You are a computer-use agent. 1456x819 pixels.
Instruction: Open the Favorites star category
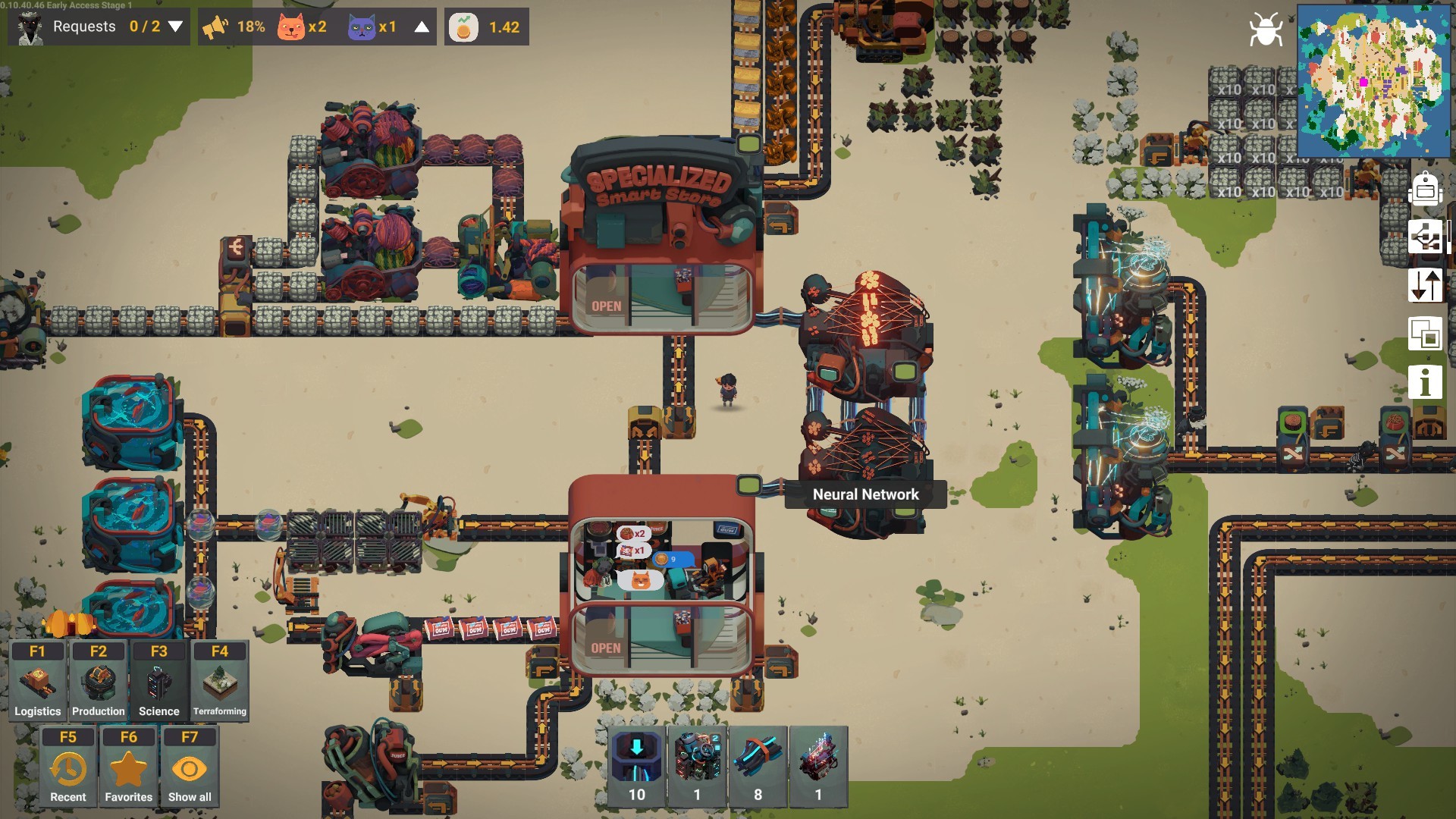click(128, 767)
